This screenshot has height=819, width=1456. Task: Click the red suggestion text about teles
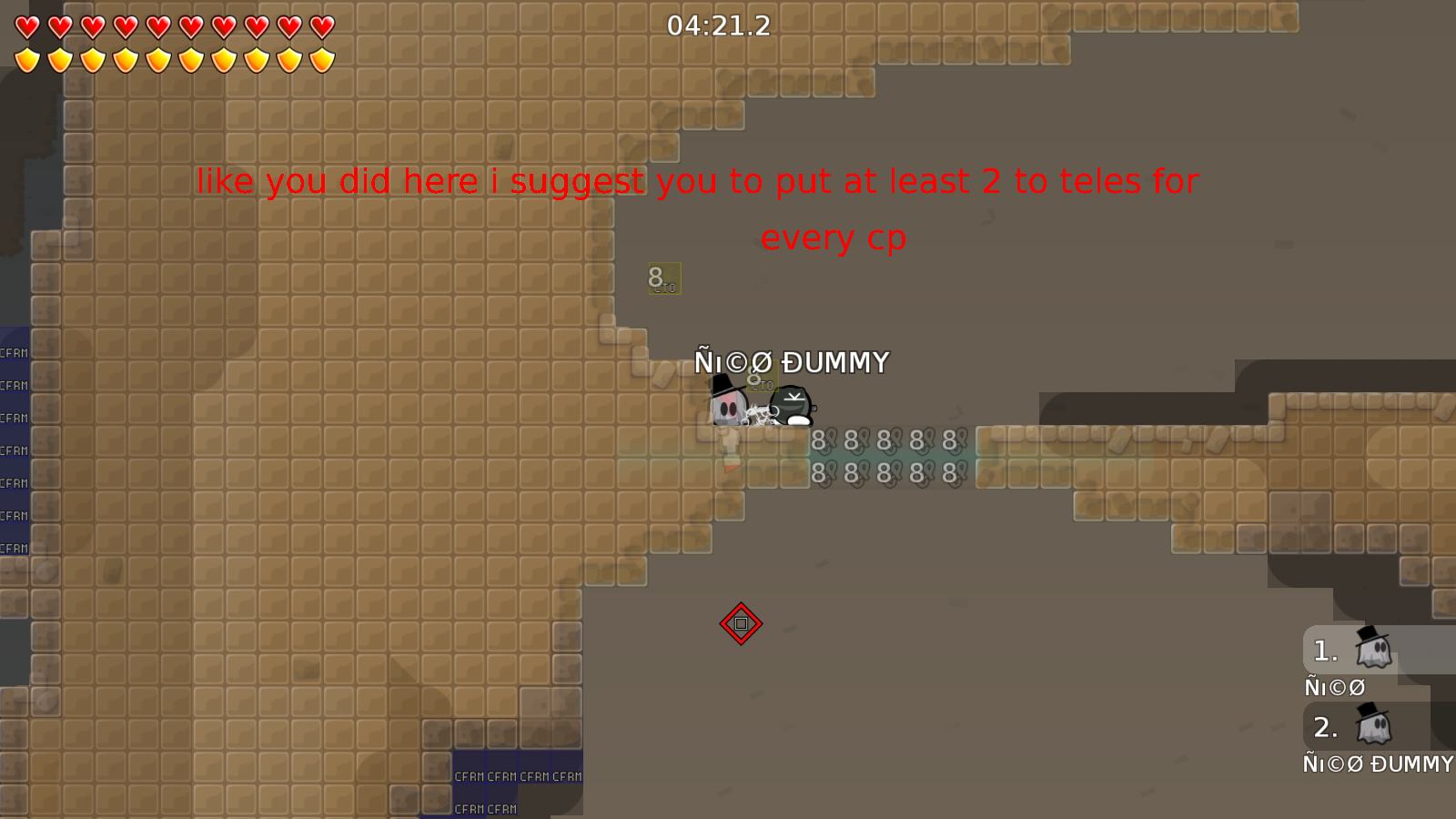[697, 181]
